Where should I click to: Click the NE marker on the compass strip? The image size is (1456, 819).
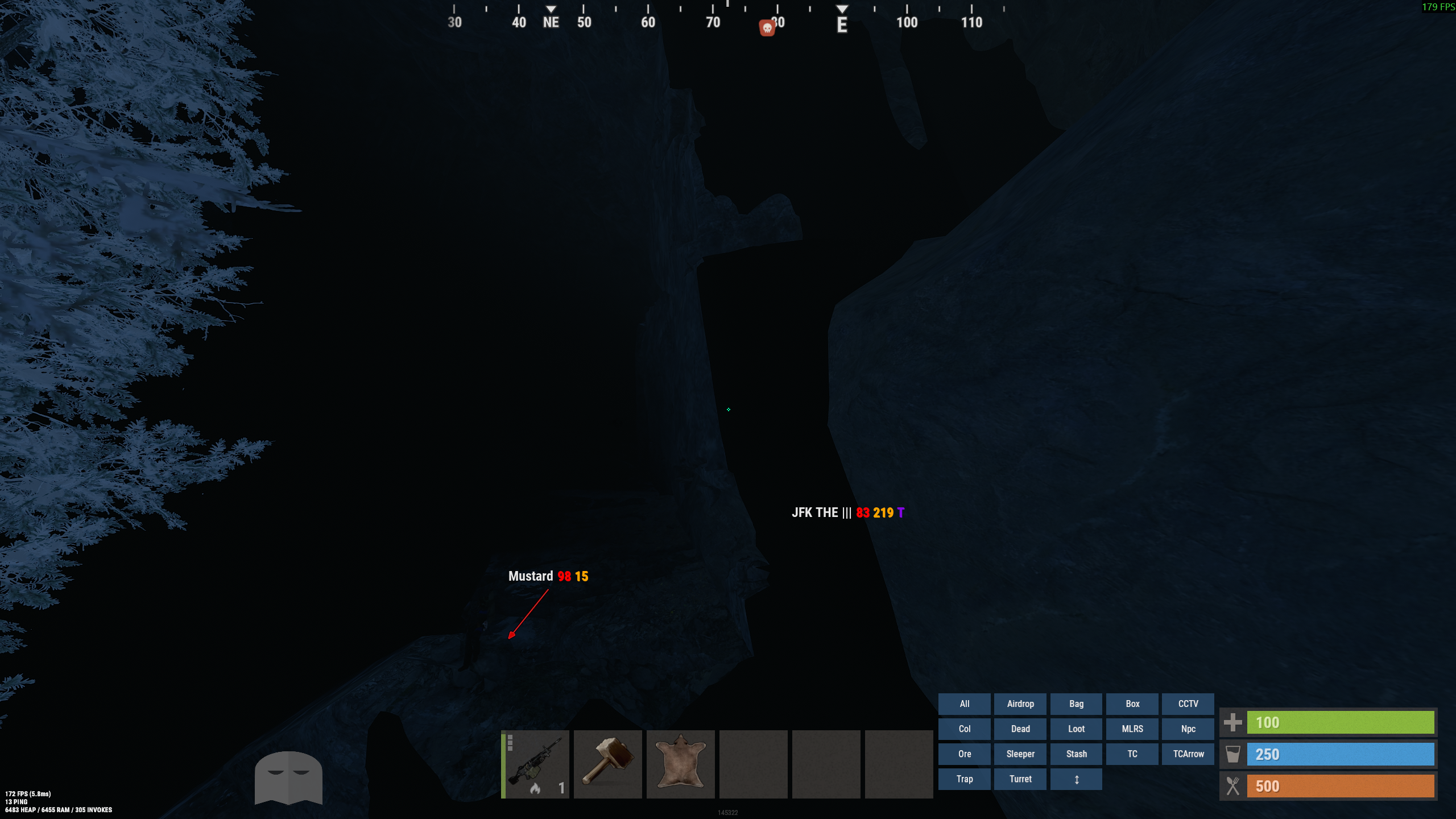click(x=549, y=23)
